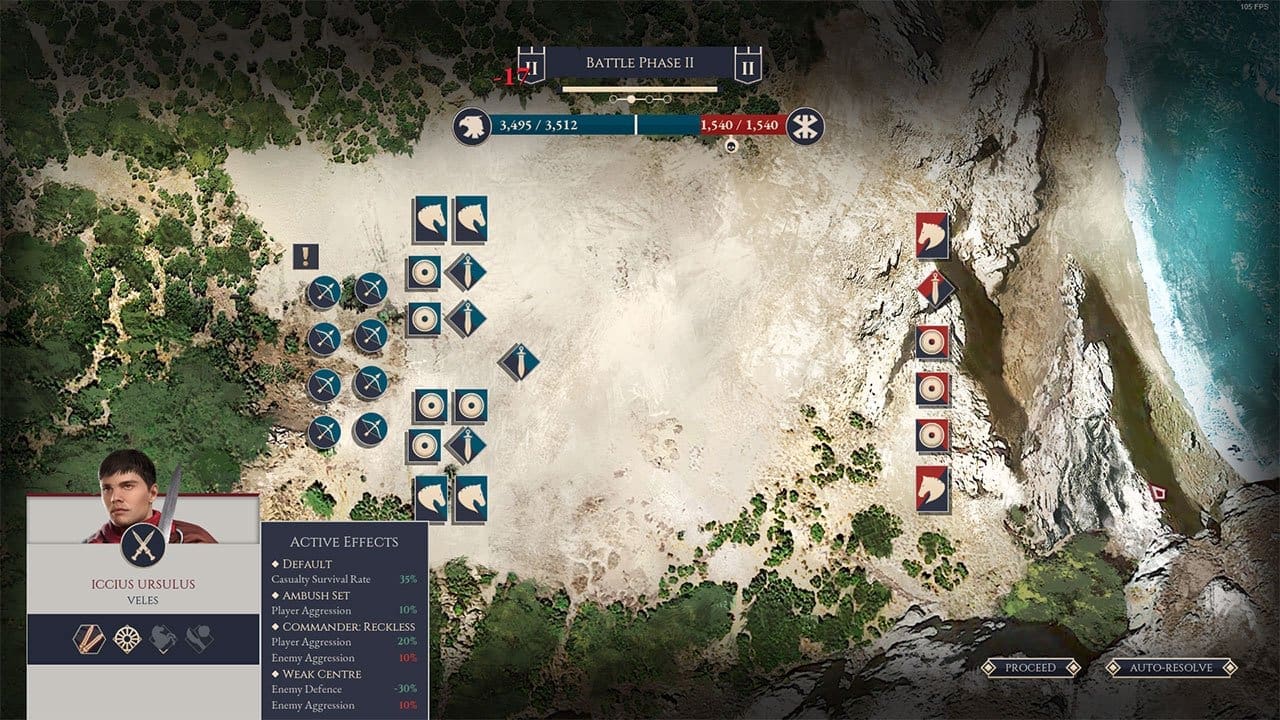Select the wheel-shaped trait icon
This screenshot has height=720, width=1280.
tap(126, 639)
